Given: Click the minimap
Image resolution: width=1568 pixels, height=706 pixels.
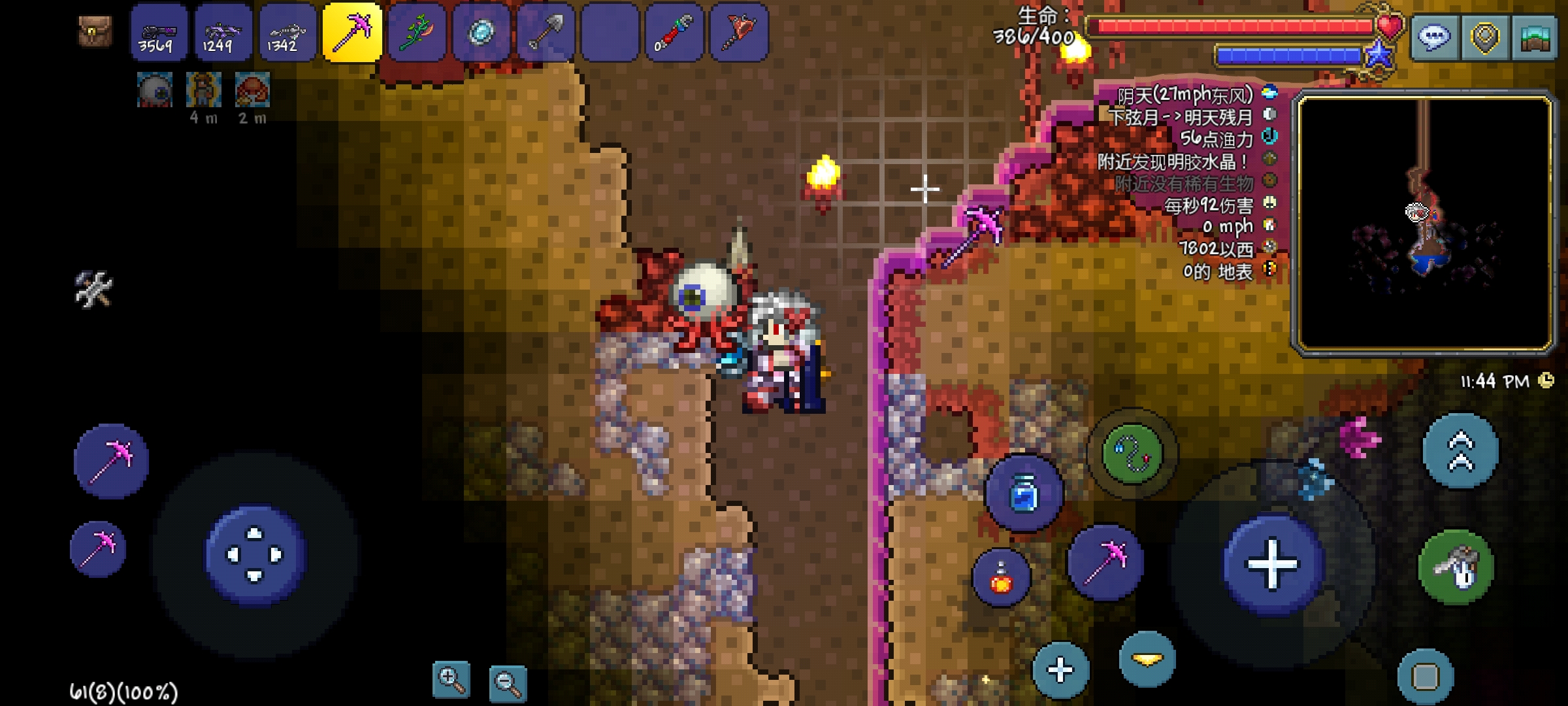Looking at the screenshot, I should tap(1424, 222).
